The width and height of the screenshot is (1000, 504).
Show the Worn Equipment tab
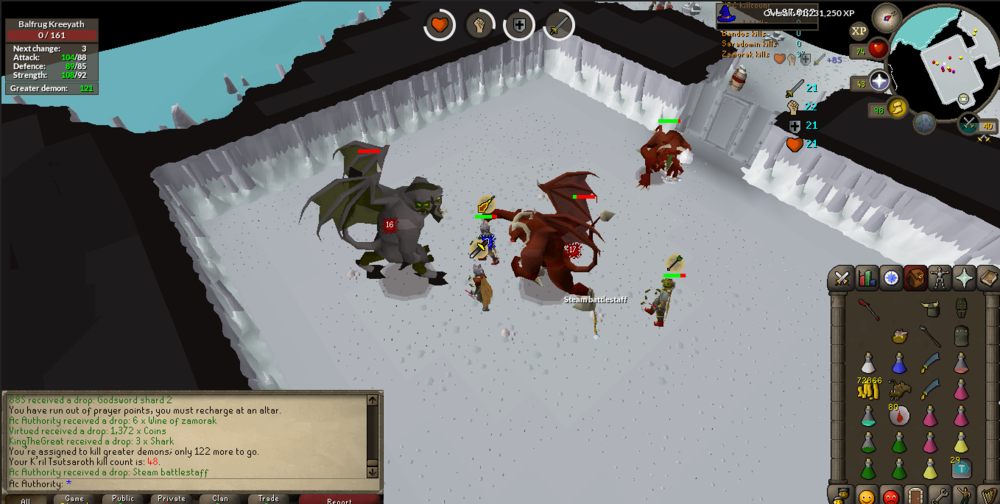pyautogui.click(x=939, y=278)
